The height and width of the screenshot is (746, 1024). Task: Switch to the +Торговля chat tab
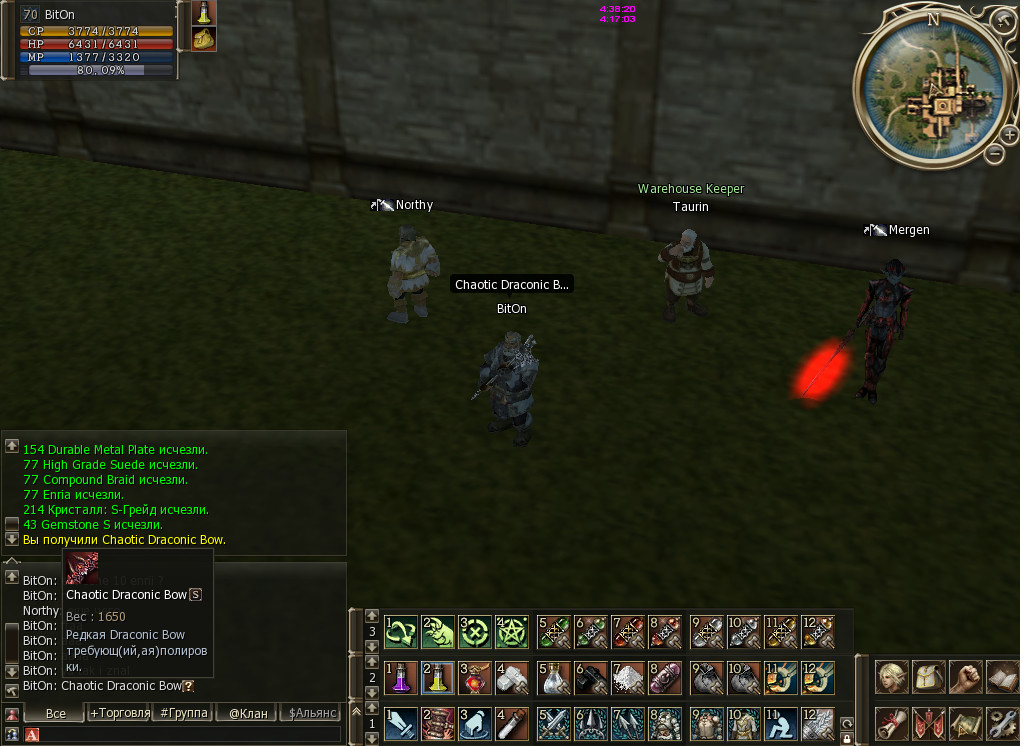tap(120, 713)
